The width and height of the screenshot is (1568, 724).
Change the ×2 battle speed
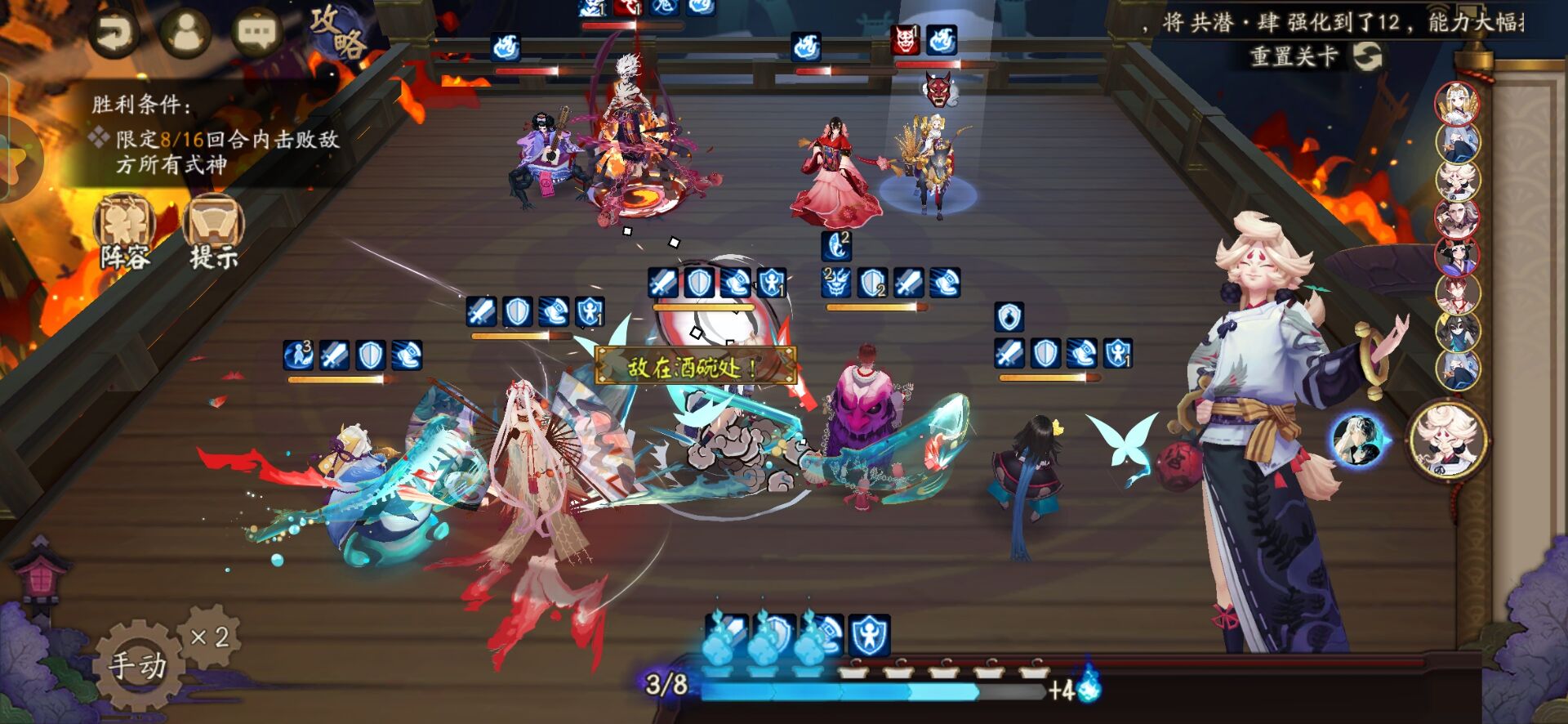click(x=209, y=637)
